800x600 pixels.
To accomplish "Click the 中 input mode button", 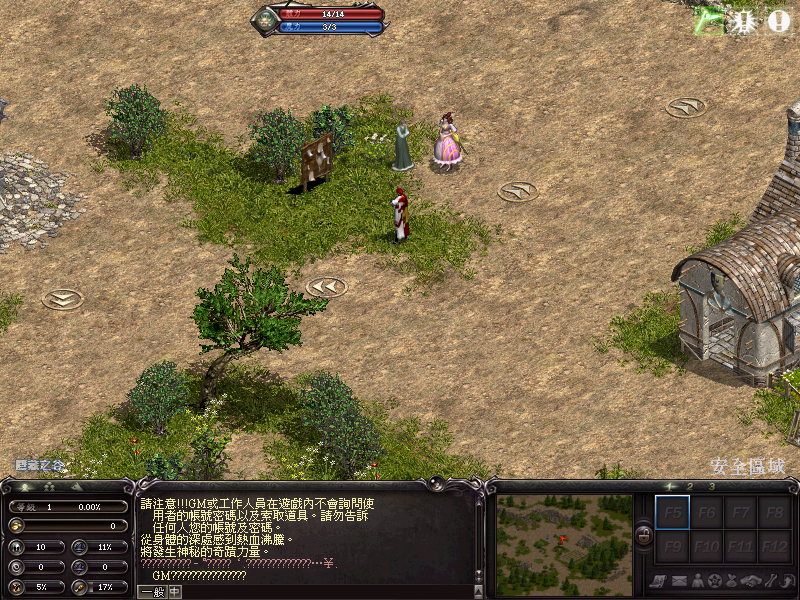I will click(175, 591).
